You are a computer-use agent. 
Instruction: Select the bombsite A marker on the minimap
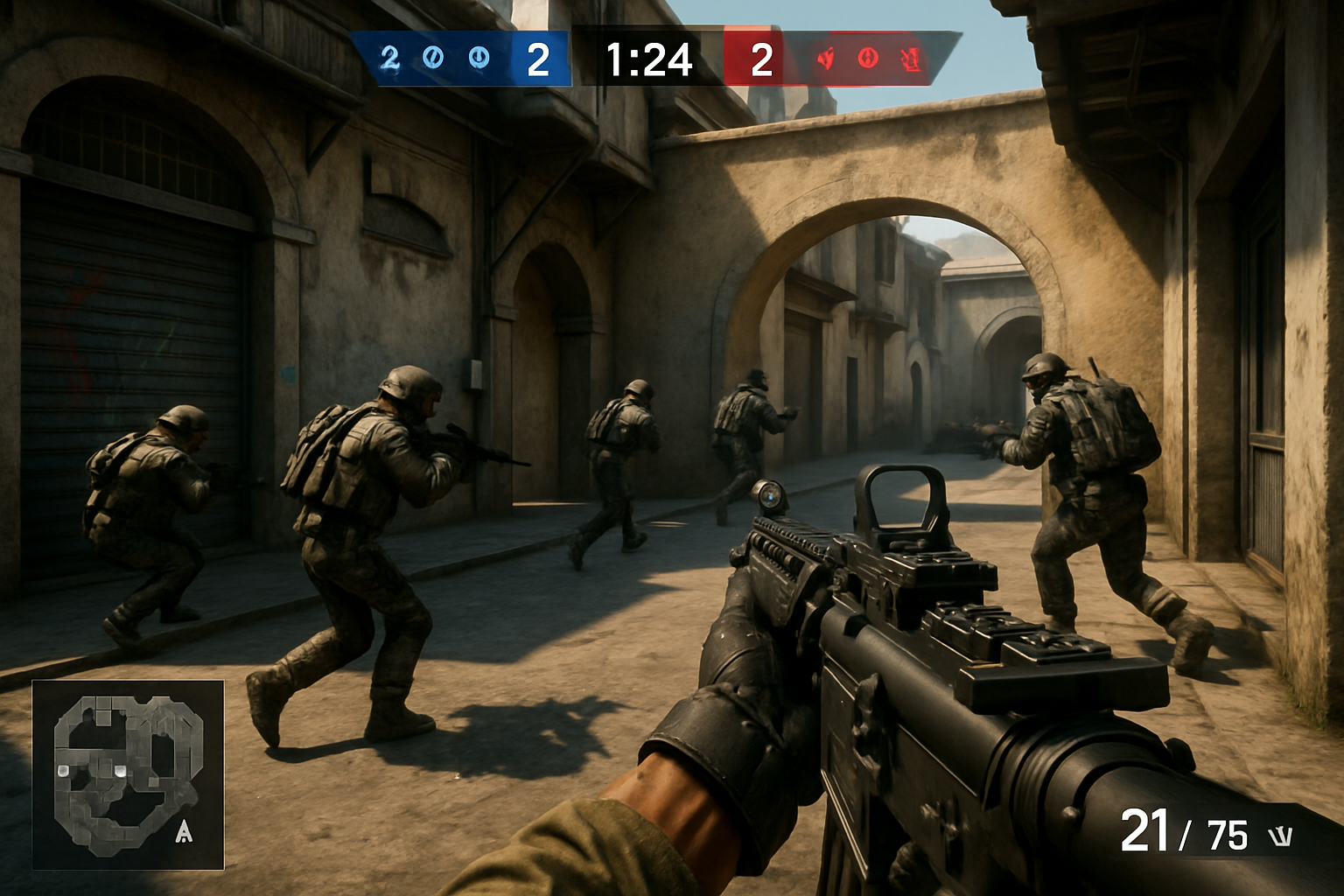tap(184, 833)
